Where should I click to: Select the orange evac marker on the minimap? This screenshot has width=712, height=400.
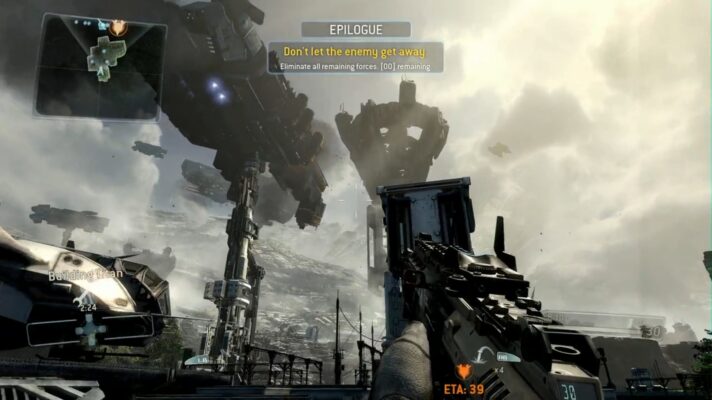pyautogui.click(x=118, y=26)
